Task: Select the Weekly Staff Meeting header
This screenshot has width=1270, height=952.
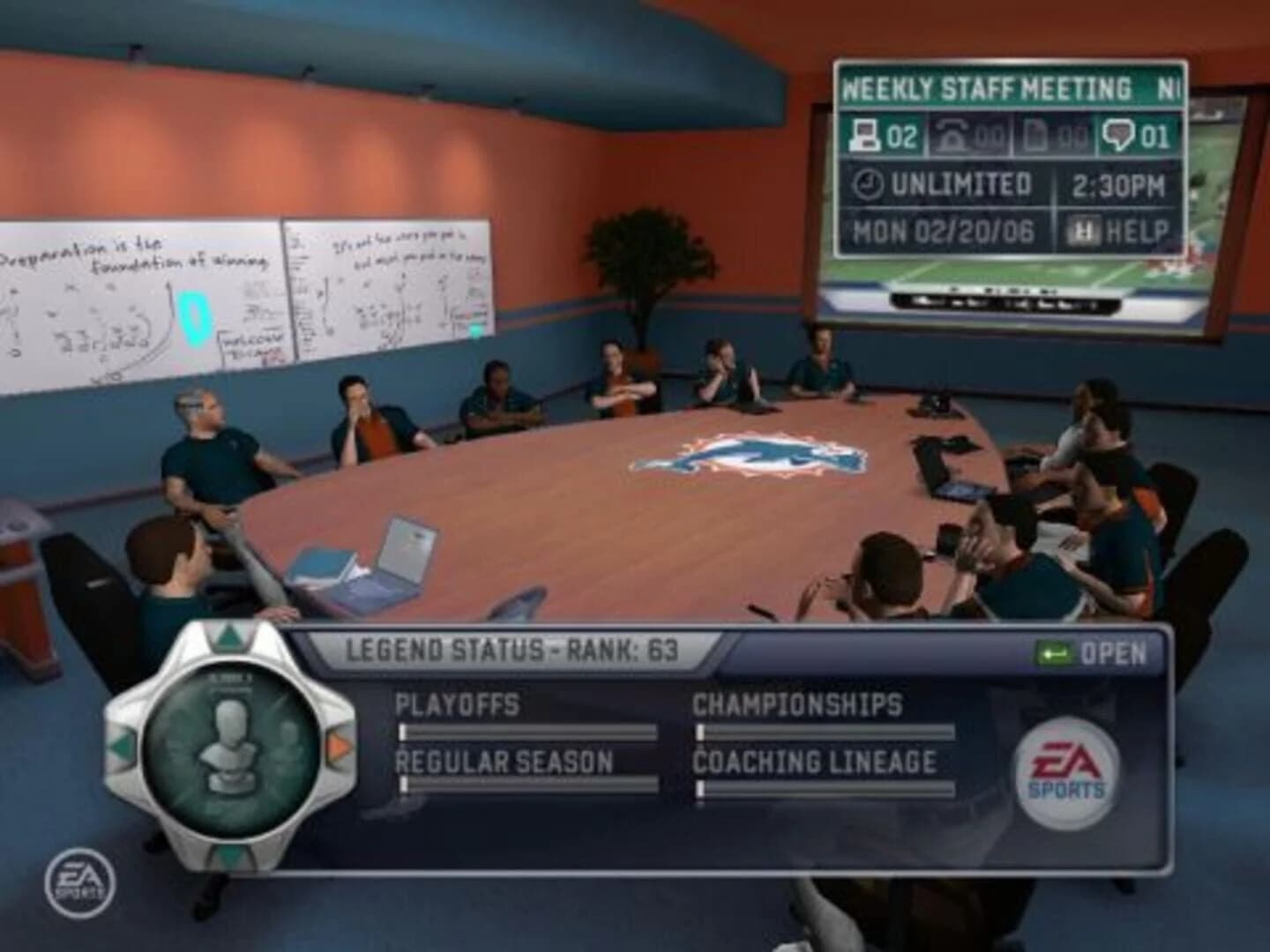Action: click(988, 88)
